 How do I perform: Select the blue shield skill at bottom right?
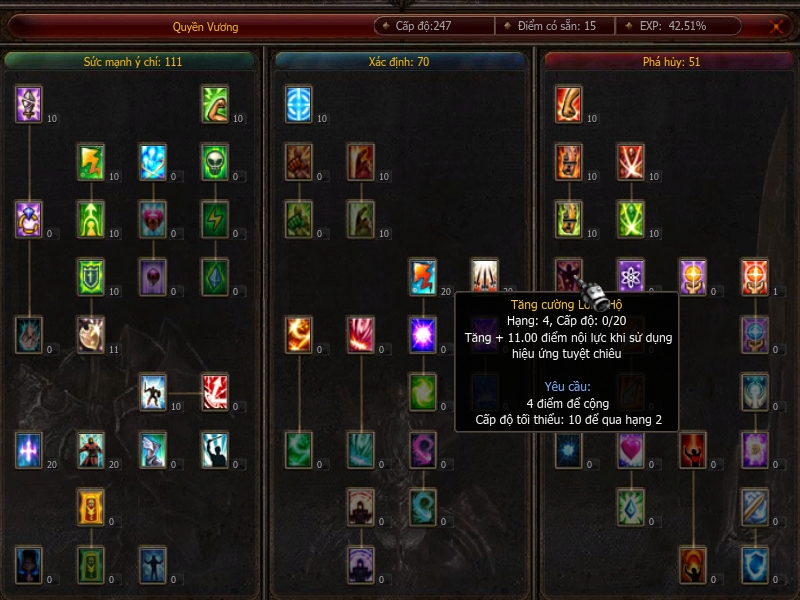click(755, 565)
